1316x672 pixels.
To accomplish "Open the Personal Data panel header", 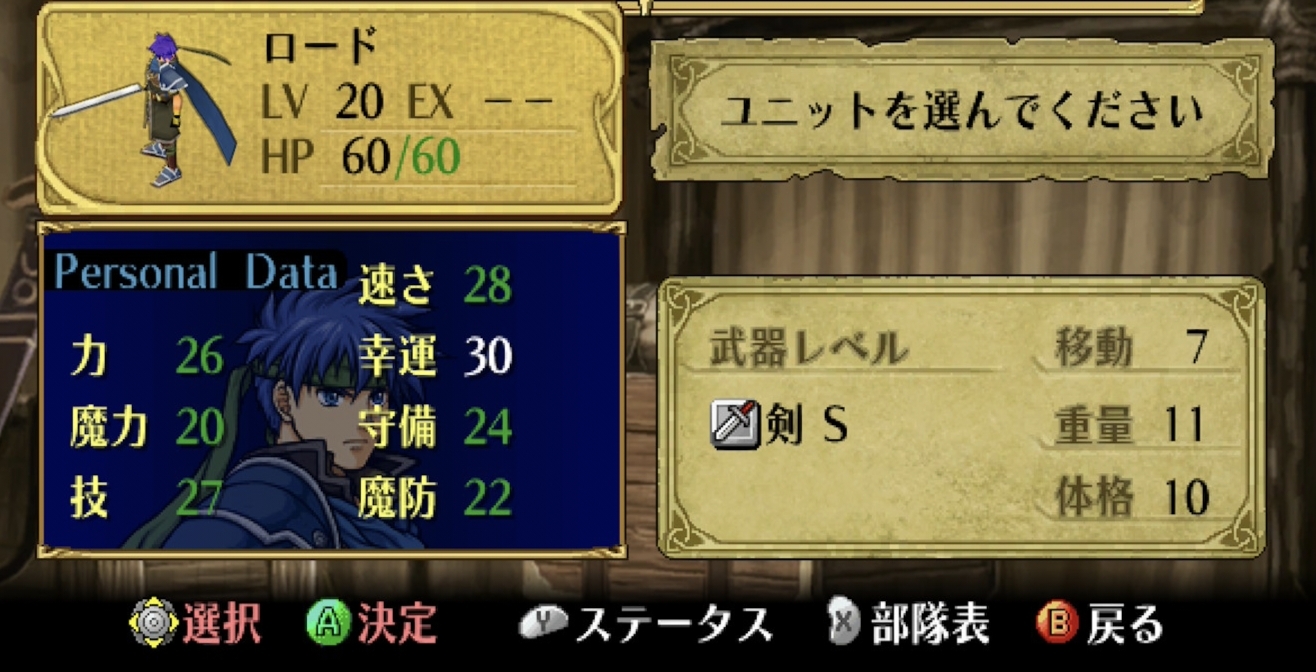I will (196, 272).
